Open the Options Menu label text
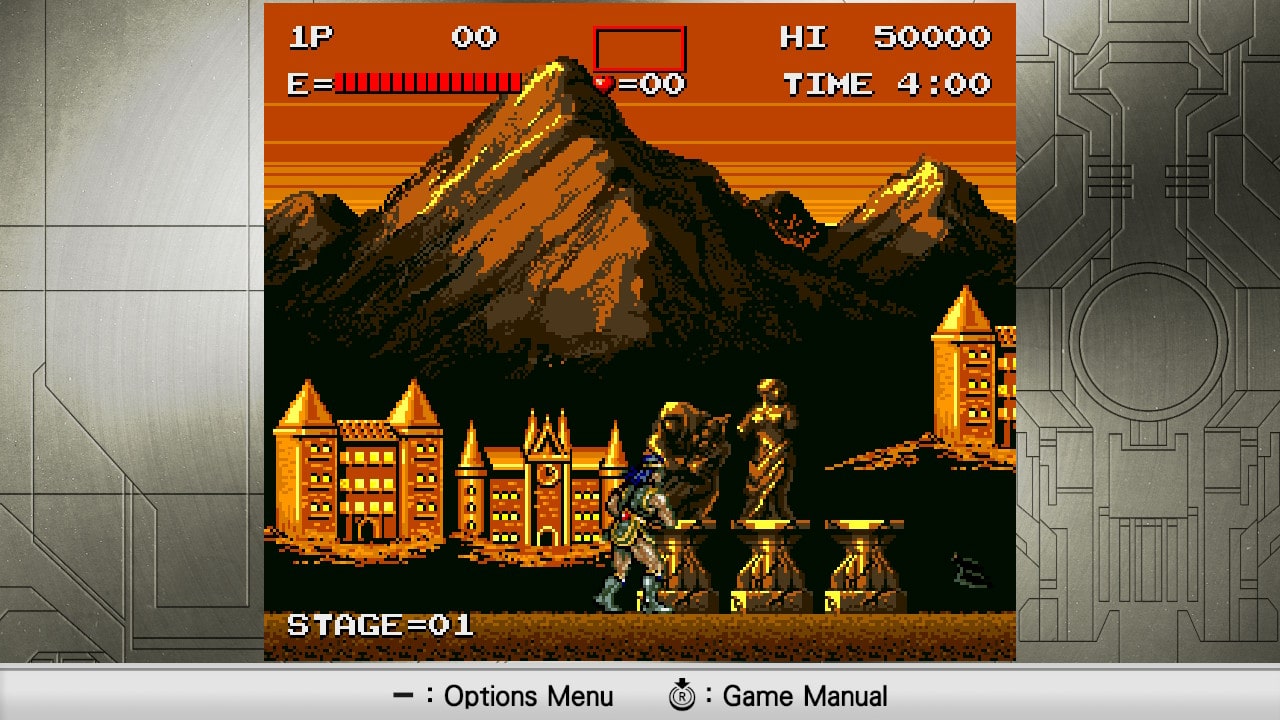The height and width of the screenshot is (720, 1280). click(x=532, y=696)
